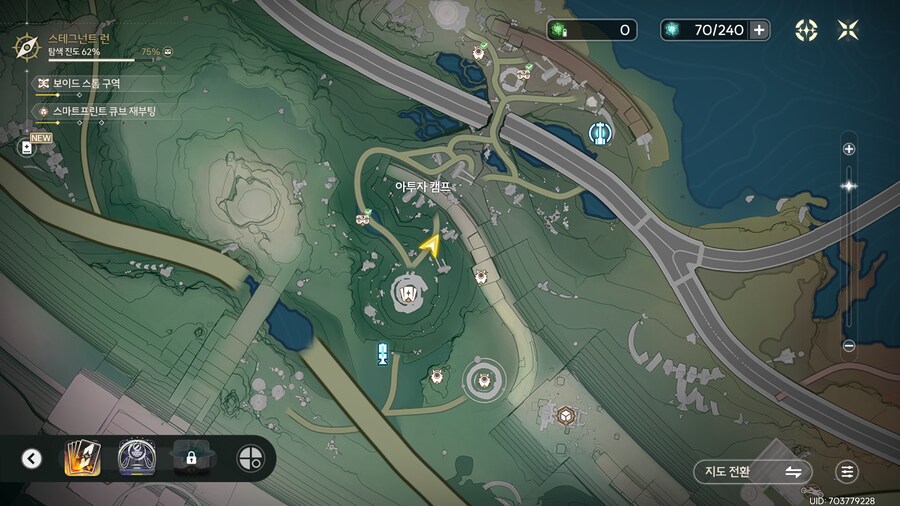Click the circular crosshair icon in top bar
Image resolution: width=900 pixels, height=506 pixels.
pyautogui.click(x=806, y=30)
